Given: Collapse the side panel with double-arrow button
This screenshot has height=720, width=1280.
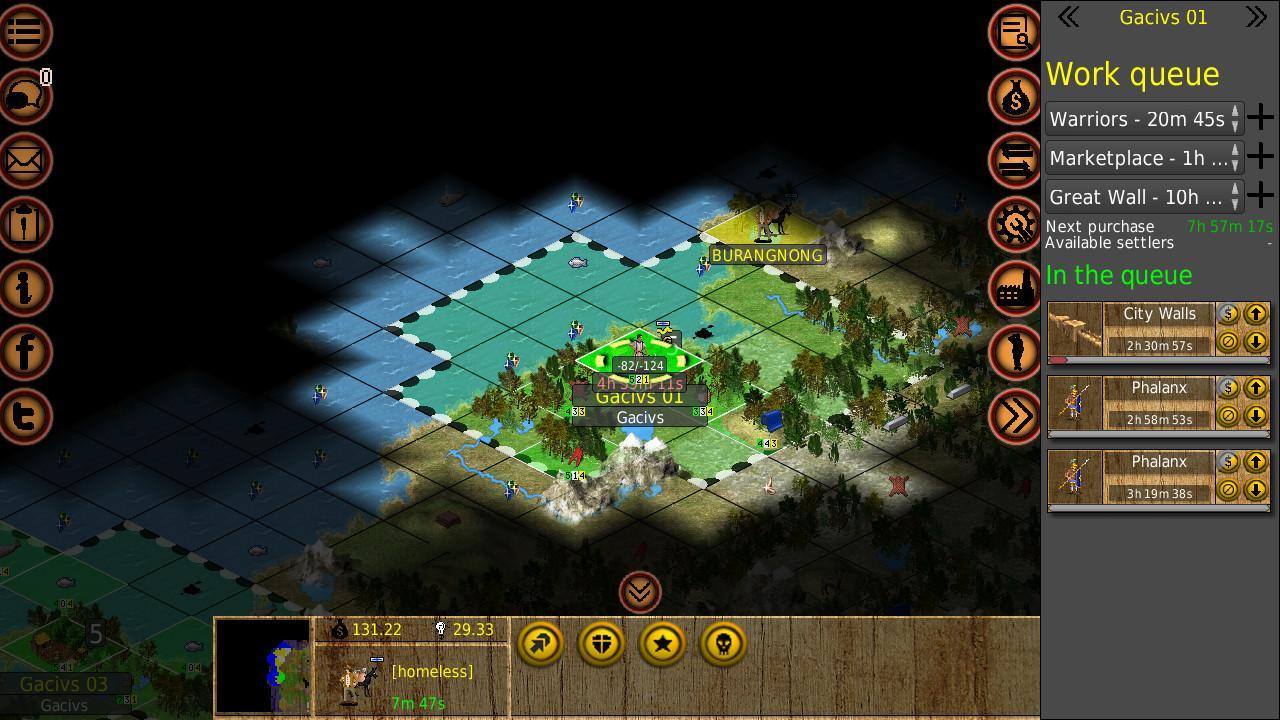Looking at the screenshot, I should [1015, 415].
